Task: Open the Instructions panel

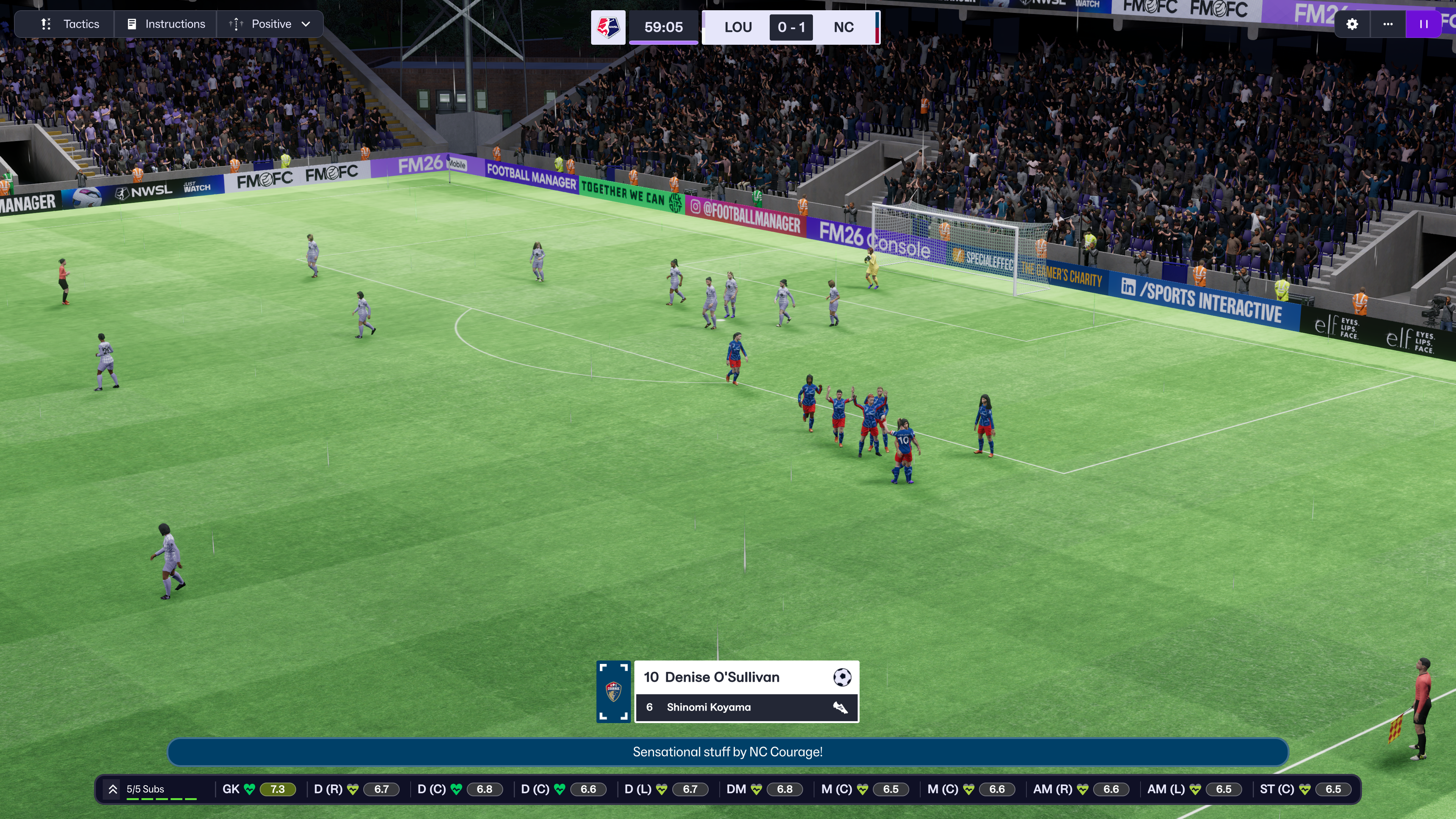Action: [x=166, y=24]
